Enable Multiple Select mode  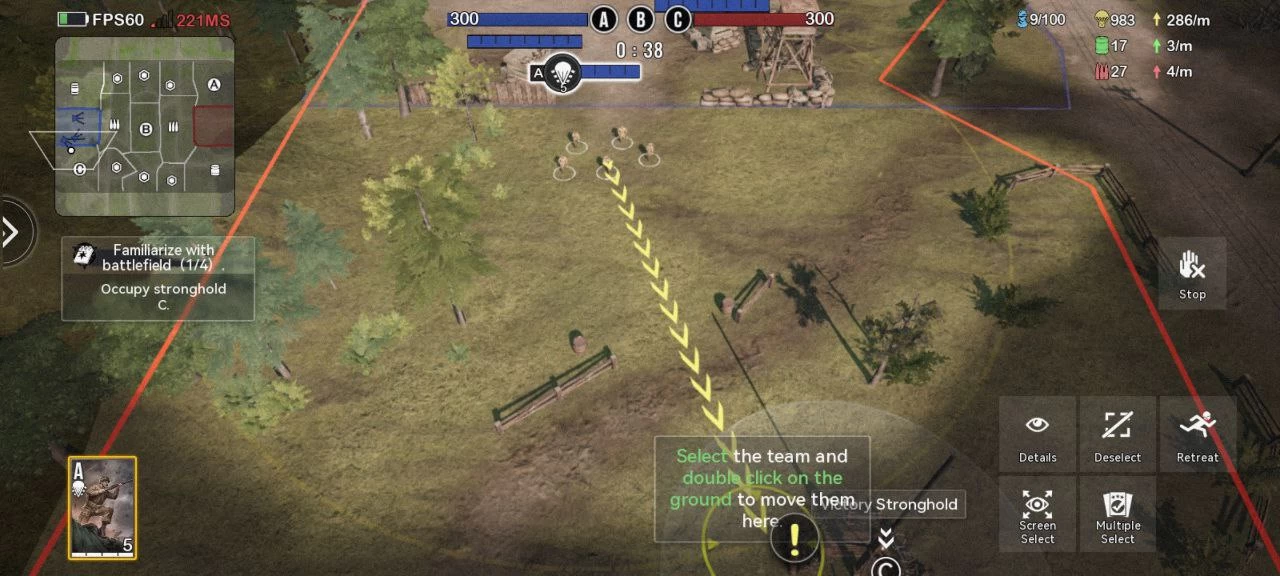tap(1117, 514)
